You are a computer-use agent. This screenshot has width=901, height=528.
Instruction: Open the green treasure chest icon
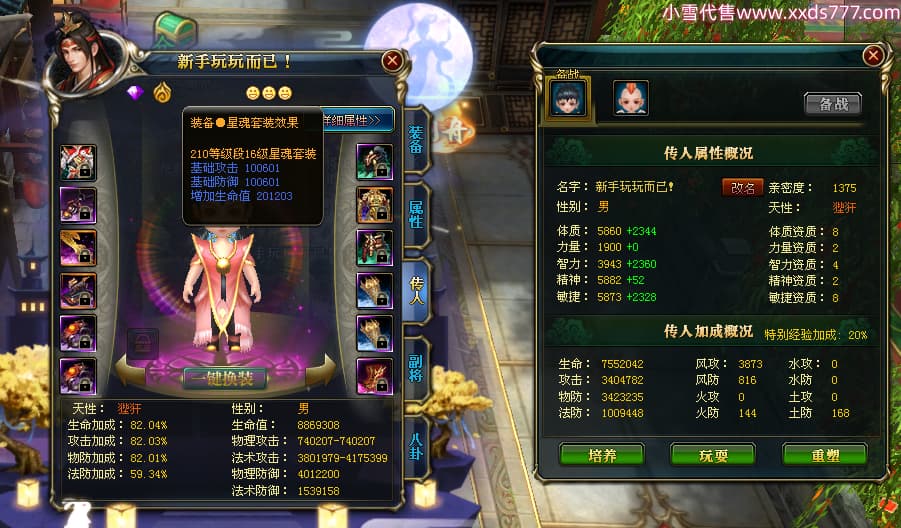tap(174, 30)
